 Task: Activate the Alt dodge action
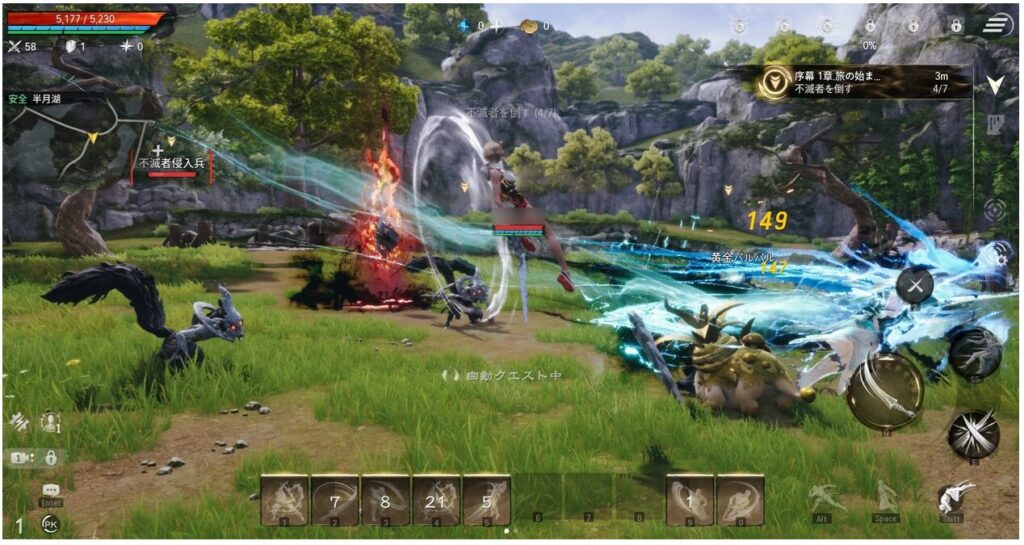pos(822,497)
